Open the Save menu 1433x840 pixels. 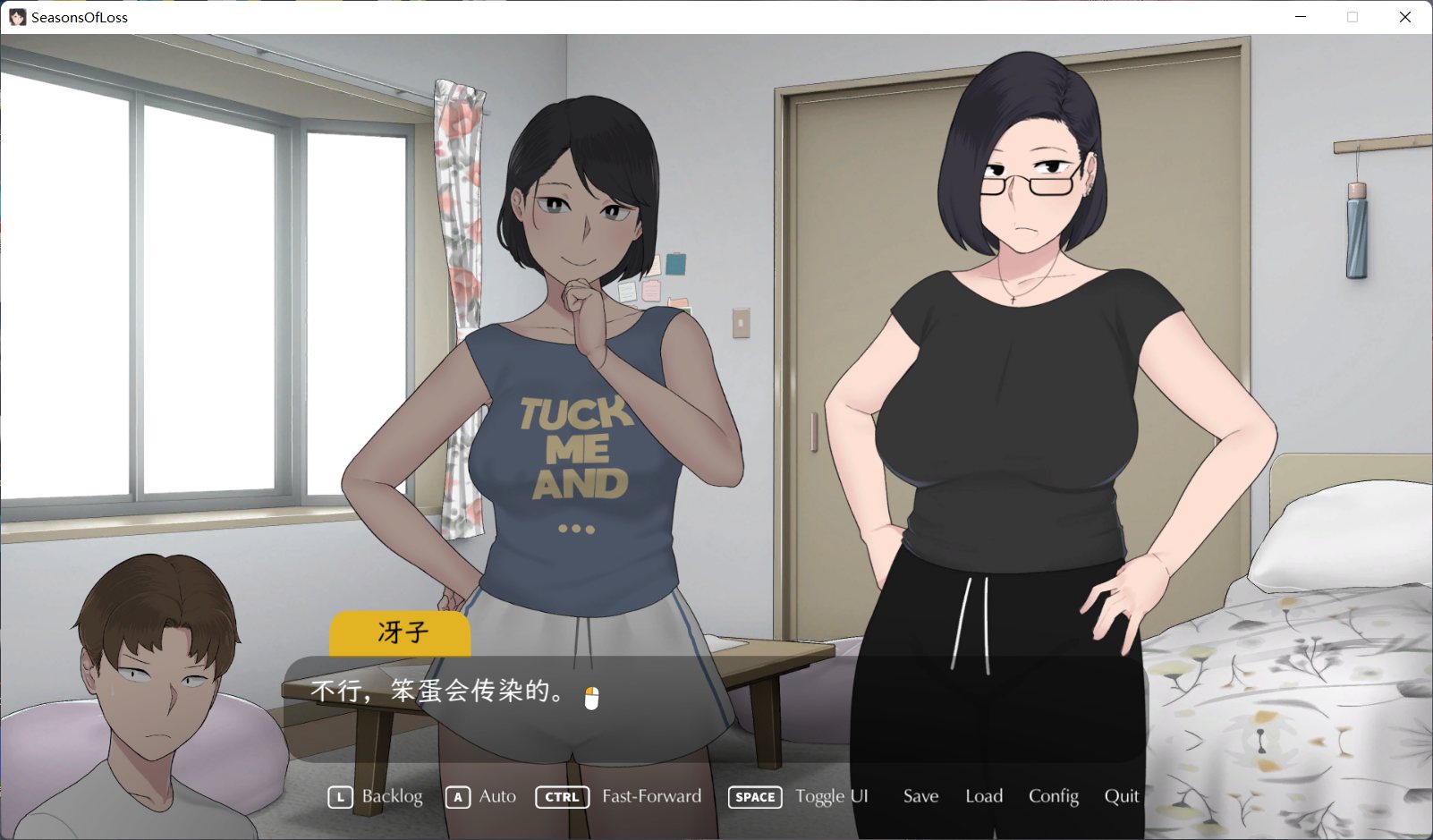tap(920, 796)
